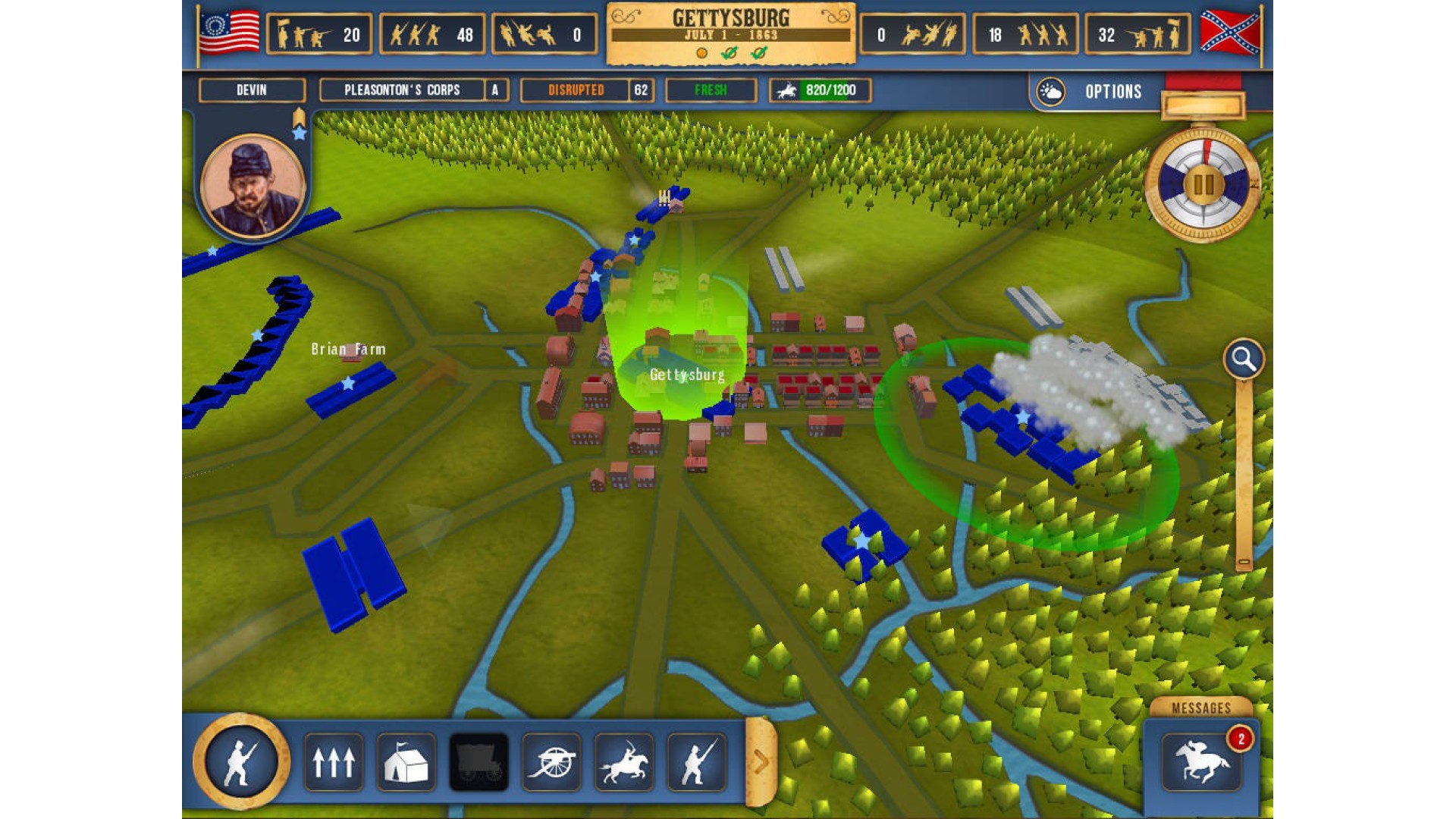Image resolution: width=1456 pixels, height=819 pixels.
Task: Select the cannon artillery command
Action: pos(551,762)
